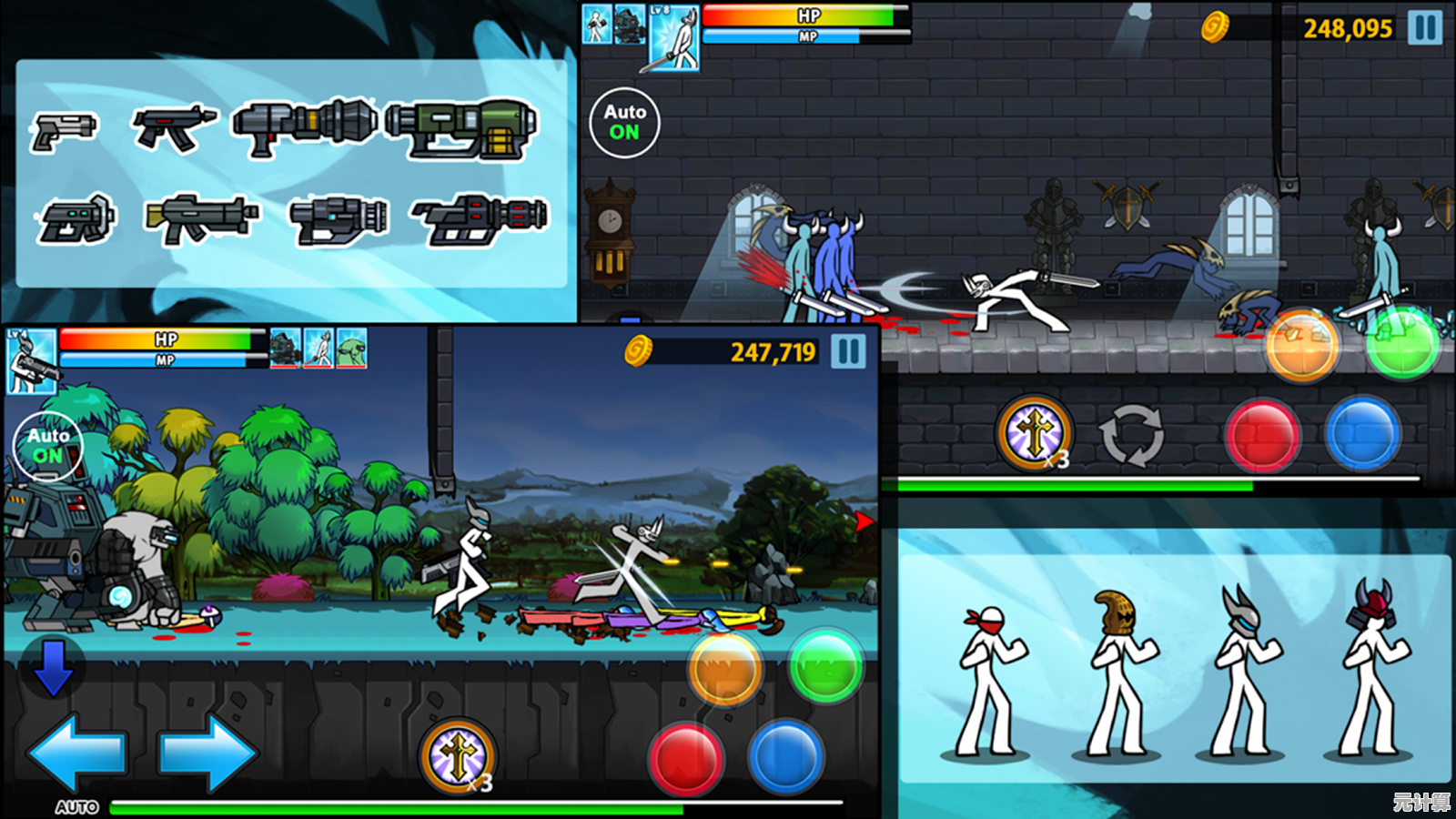
Task: Activate the cross skill in the forest level
Action: [458, 755]
